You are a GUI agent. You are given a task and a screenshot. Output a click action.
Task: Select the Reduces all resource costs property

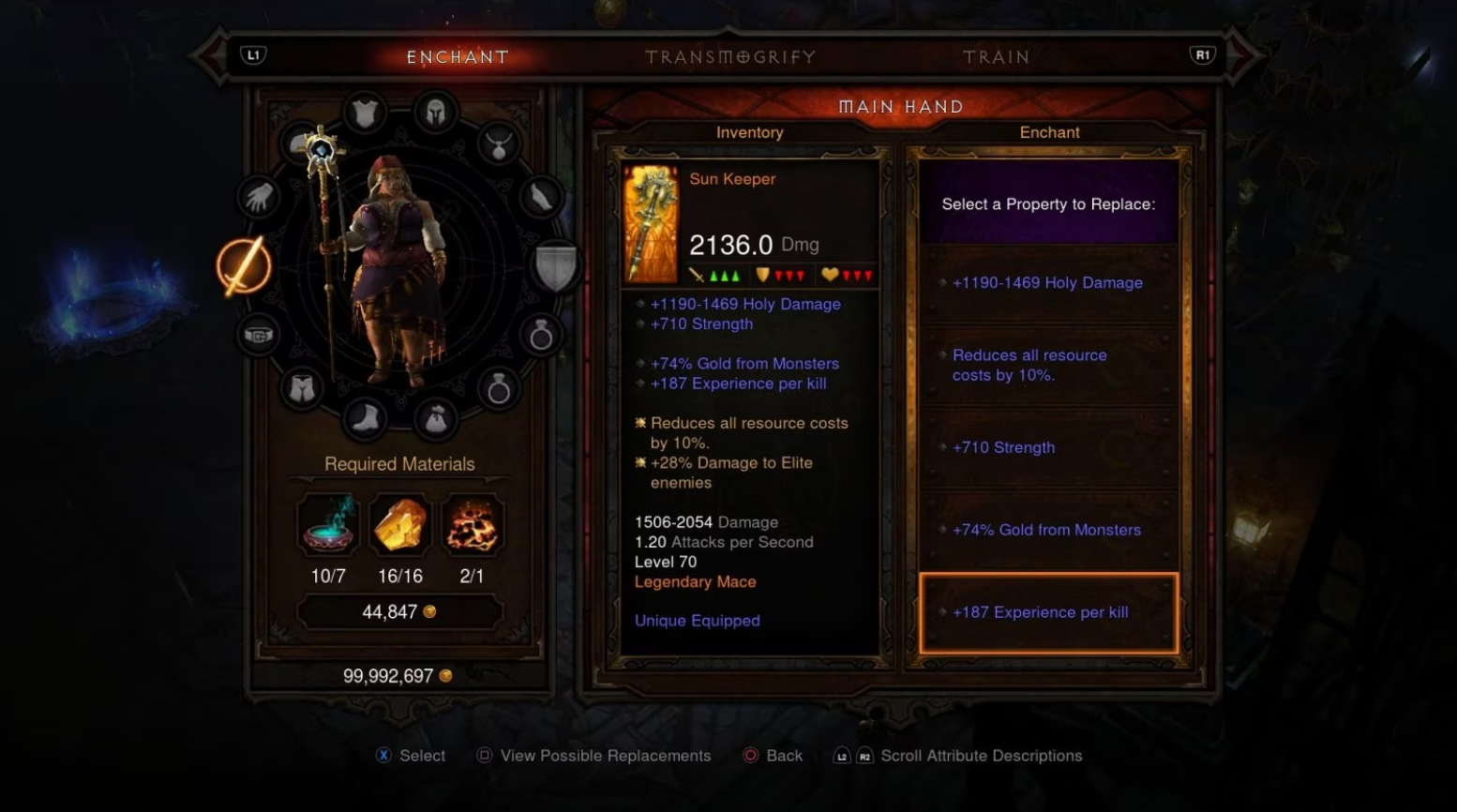tap(1029, 365)
